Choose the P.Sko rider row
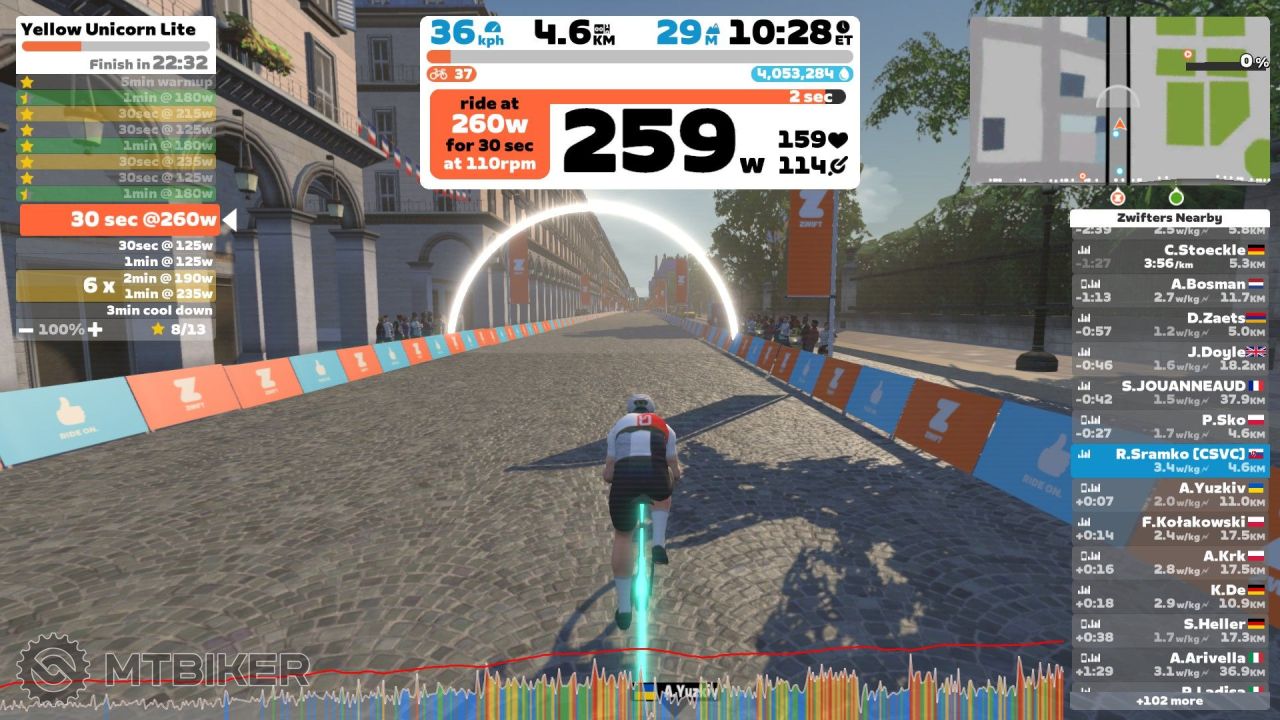 pyautogui.click(x=1169, y=427)
